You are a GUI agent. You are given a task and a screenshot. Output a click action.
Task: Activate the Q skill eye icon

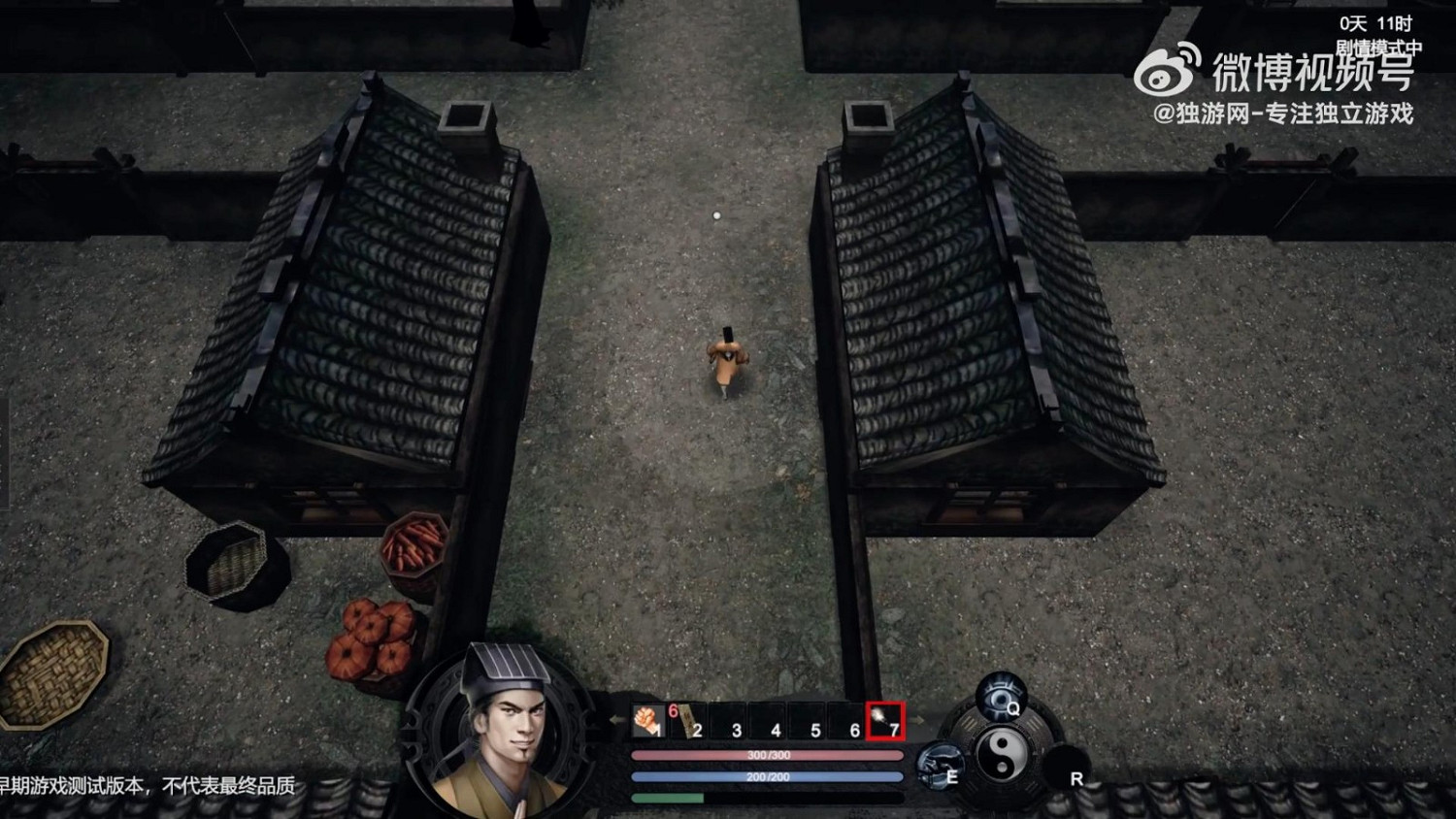point(1000,695)
